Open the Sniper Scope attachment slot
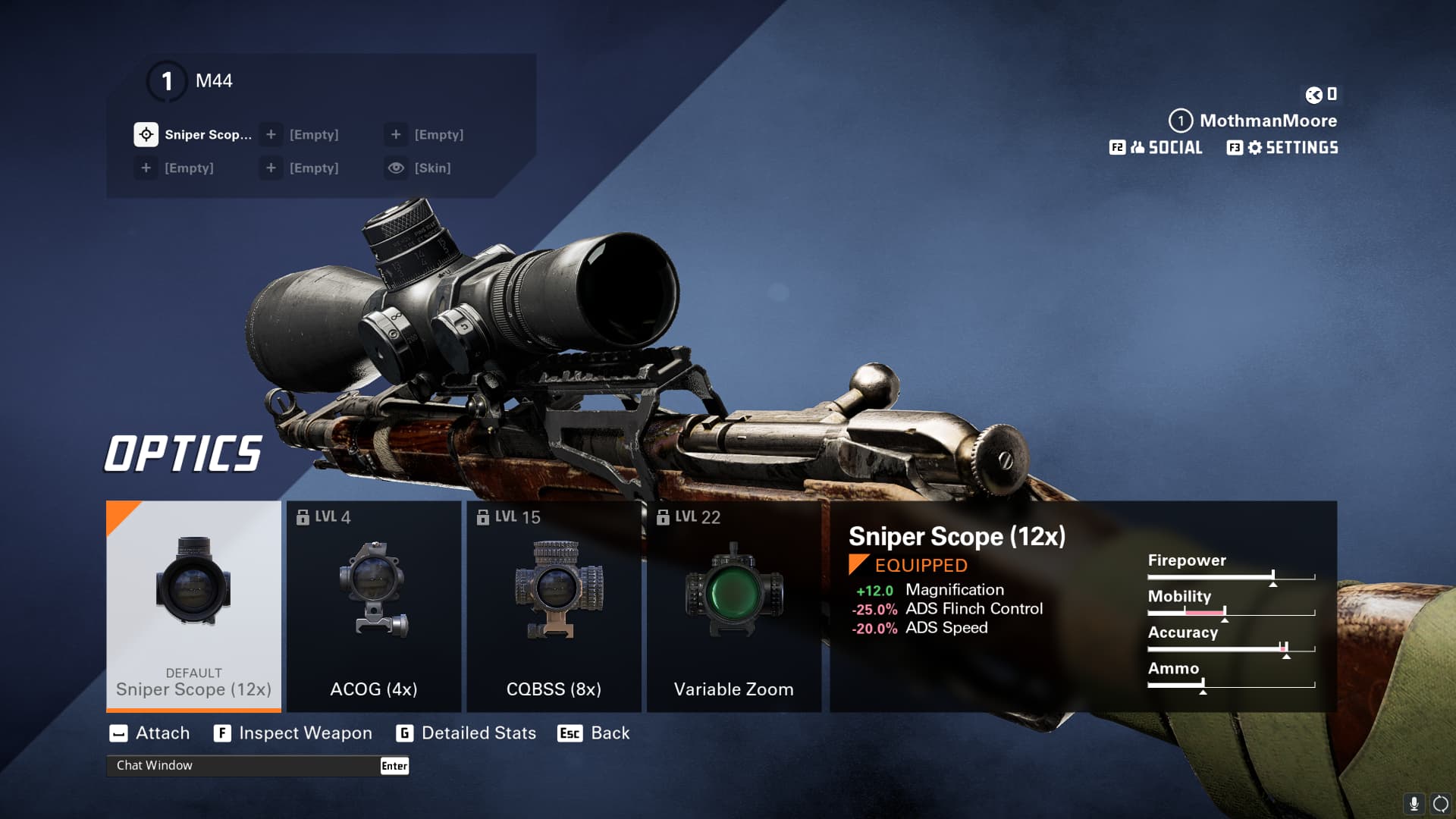This screenshot has height=819, width=1456. (x=193, y=134)
